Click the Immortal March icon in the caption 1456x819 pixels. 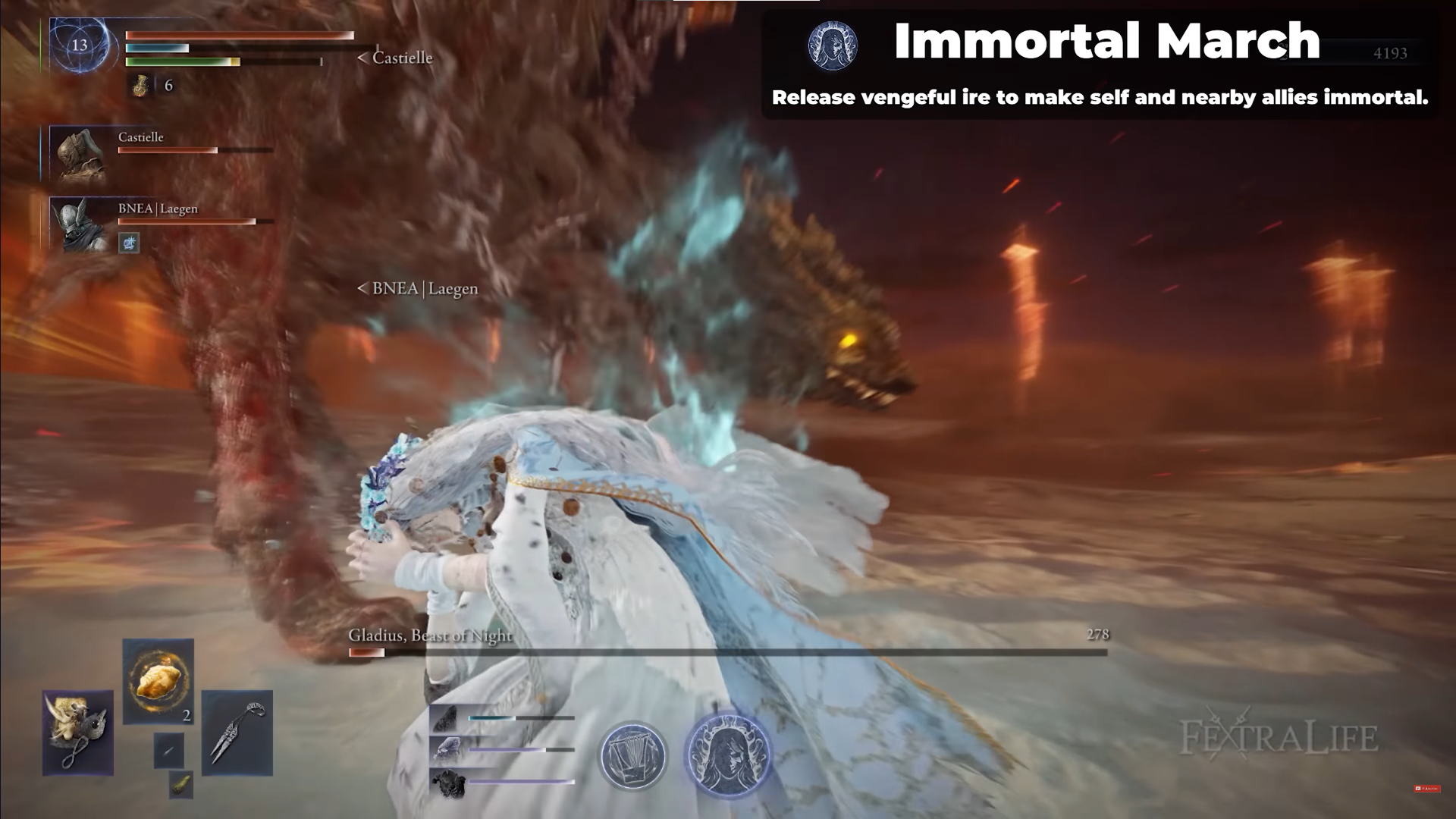[x=833, y=45]
